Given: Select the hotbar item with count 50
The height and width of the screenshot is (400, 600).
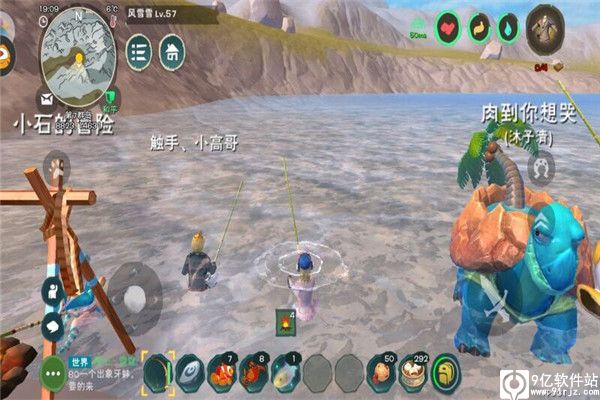Looking at the screenshot, I should pos(380,373).
